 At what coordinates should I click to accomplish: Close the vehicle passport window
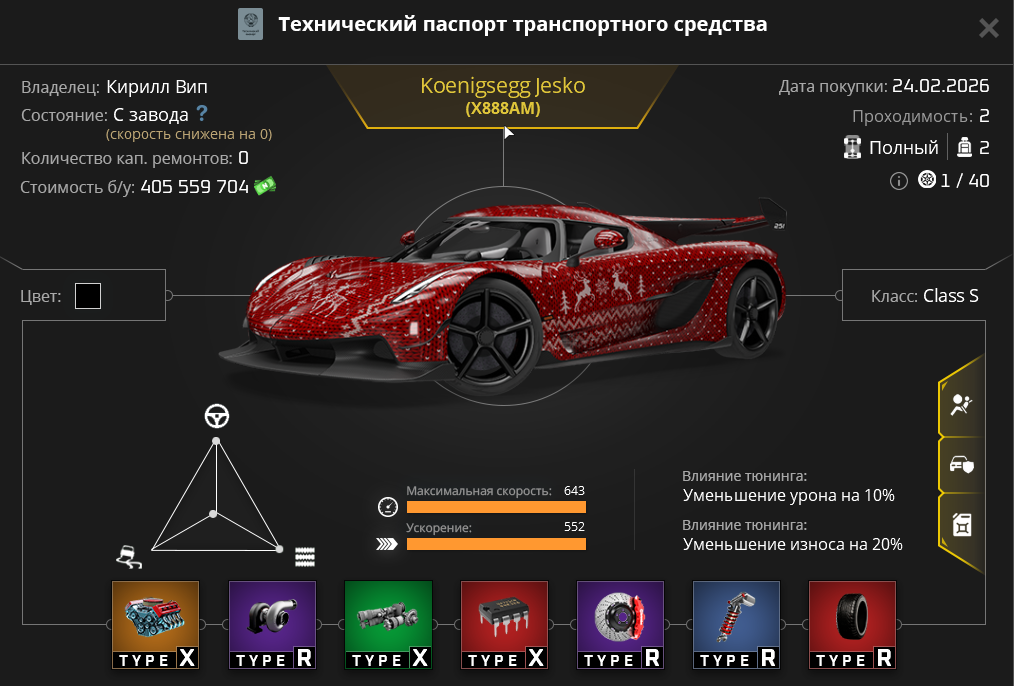(x=988, y=28)
